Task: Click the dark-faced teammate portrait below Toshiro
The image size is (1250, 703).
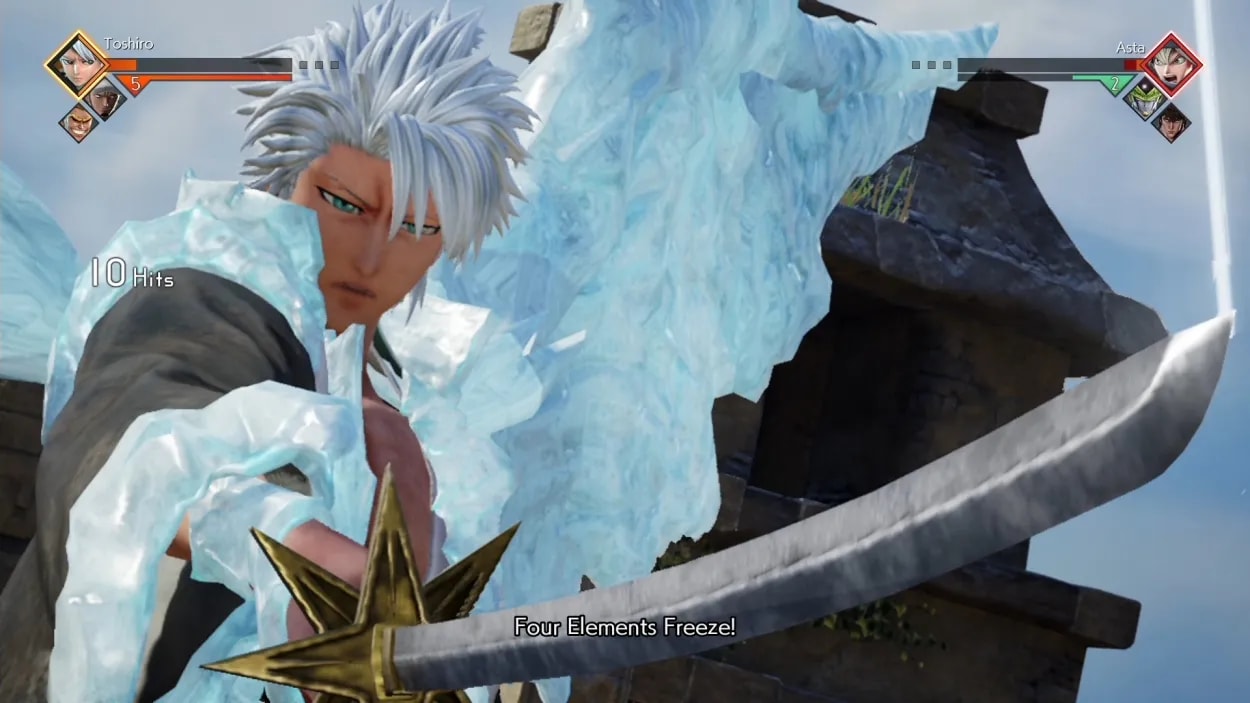Action: pos(105,98)
